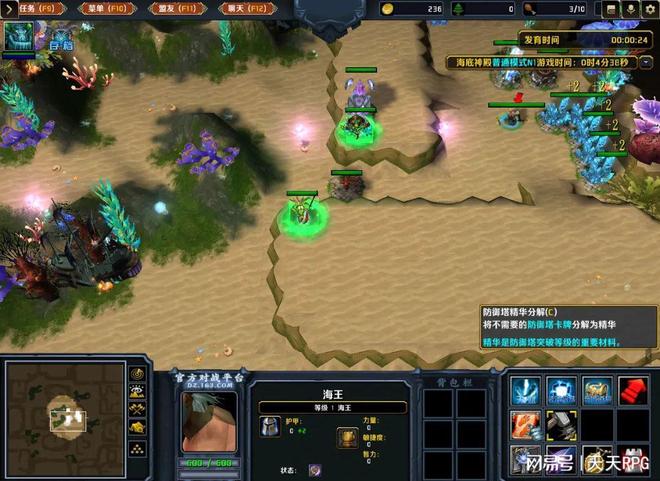Activate the orange fiery card skill
This screenshot has height=481, width=660.
click(527, 425)
